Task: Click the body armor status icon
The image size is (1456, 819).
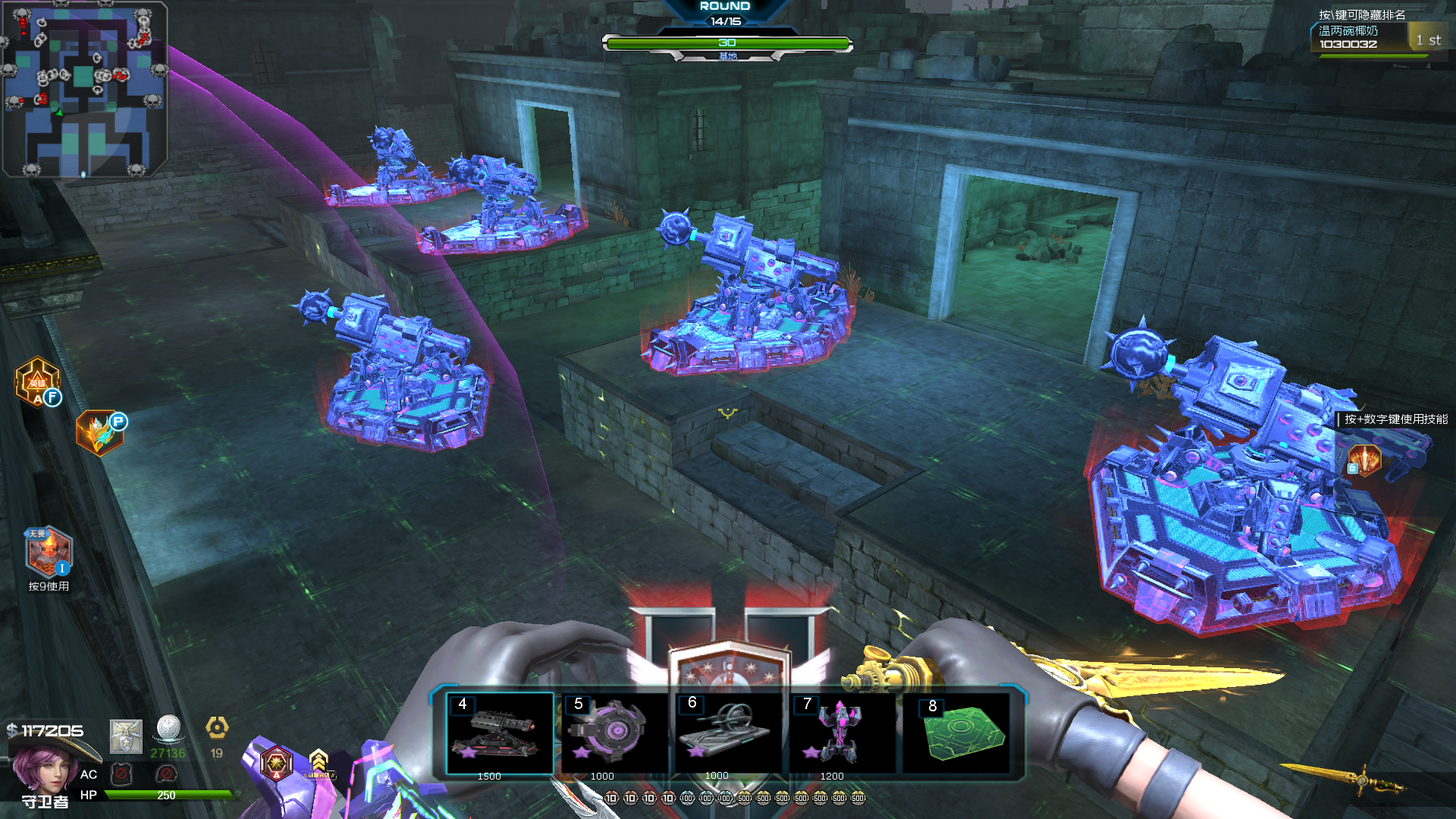Action: [121, 774]
